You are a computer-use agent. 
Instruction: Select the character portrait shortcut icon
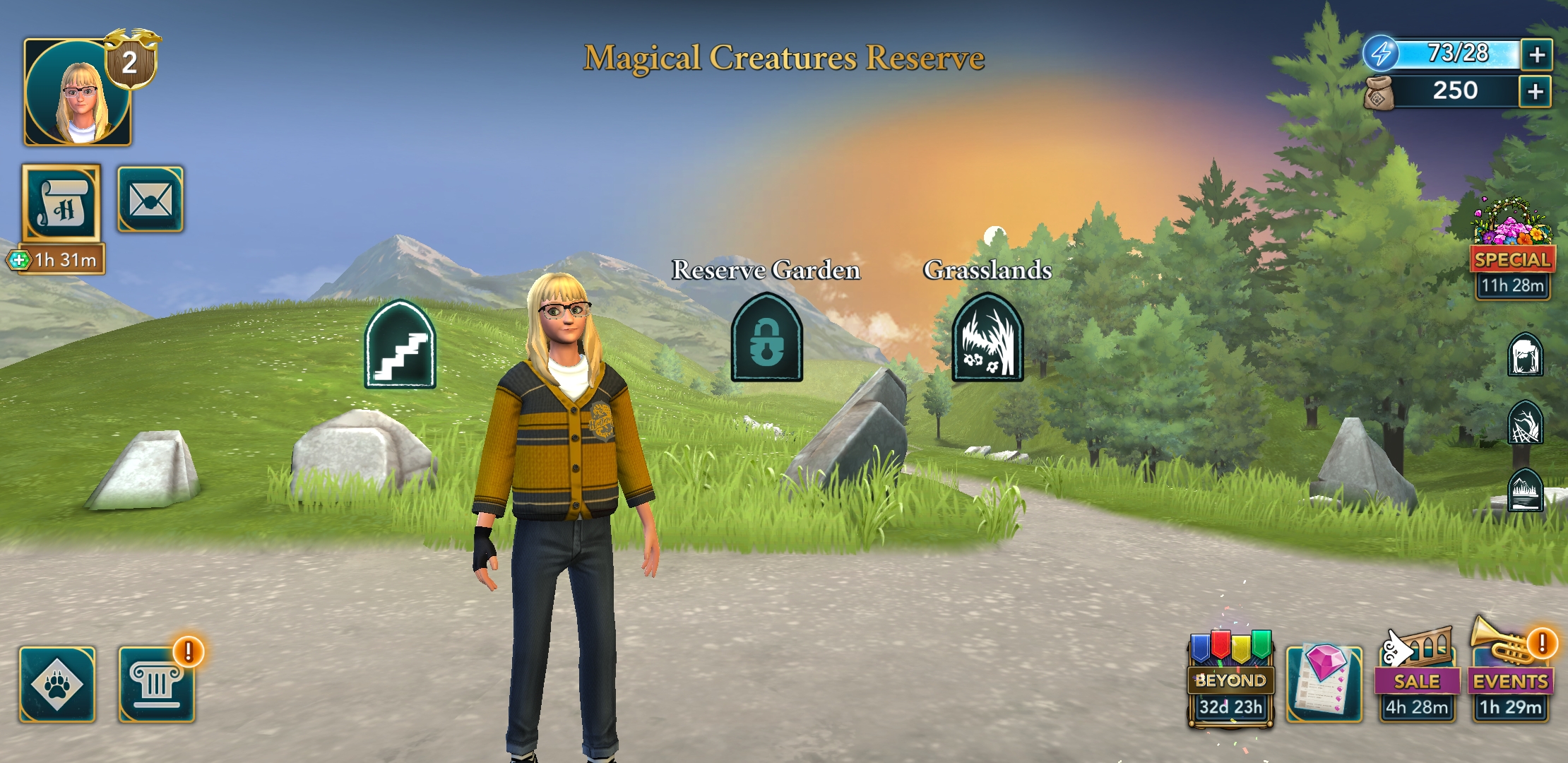(x=1525, y=355)
